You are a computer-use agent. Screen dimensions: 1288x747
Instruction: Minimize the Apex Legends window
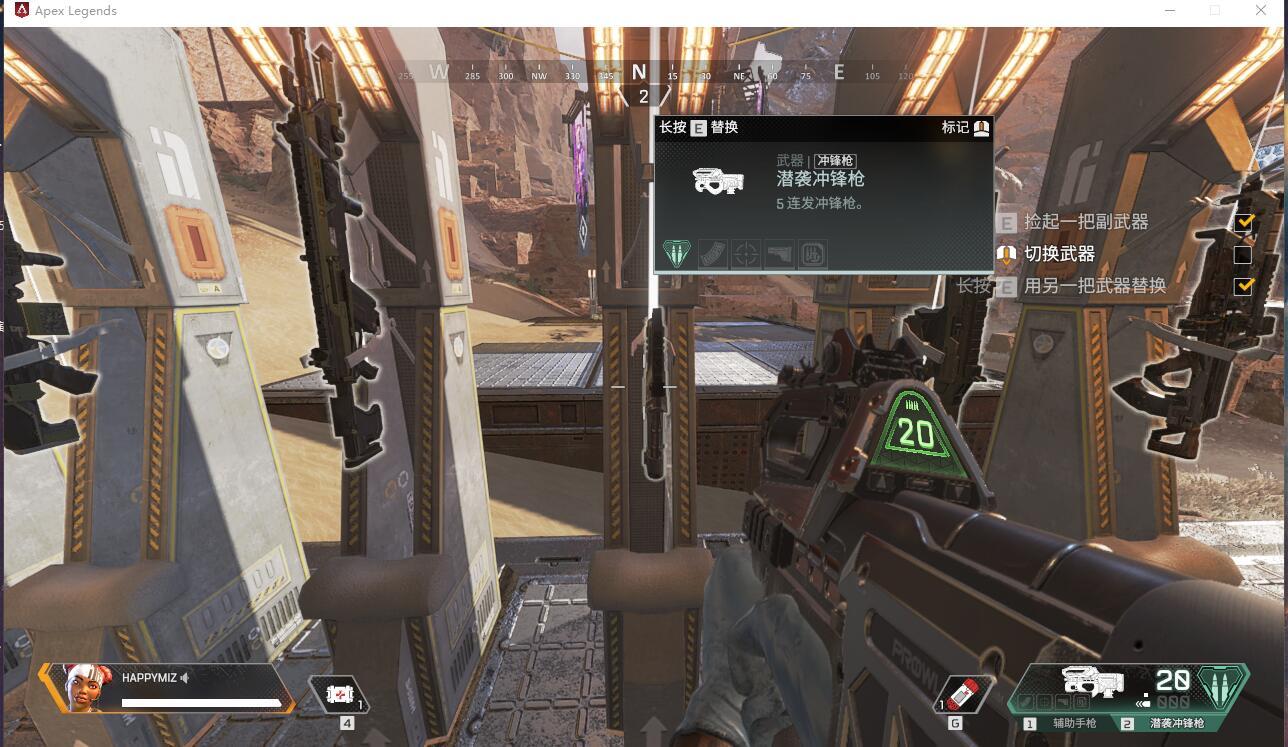(1171, 10)
